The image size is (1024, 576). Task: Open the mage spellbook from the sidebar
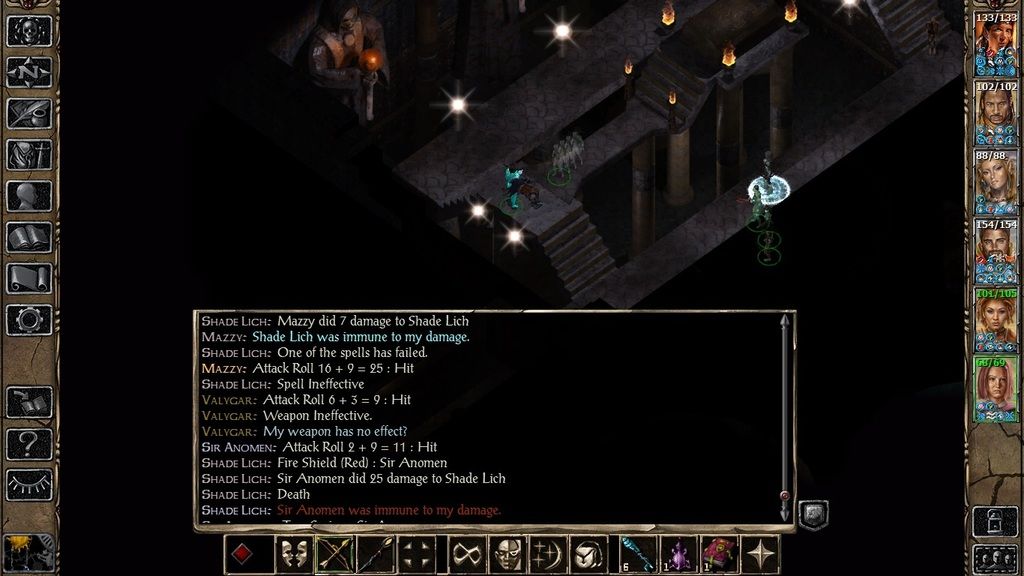(29, 237)
